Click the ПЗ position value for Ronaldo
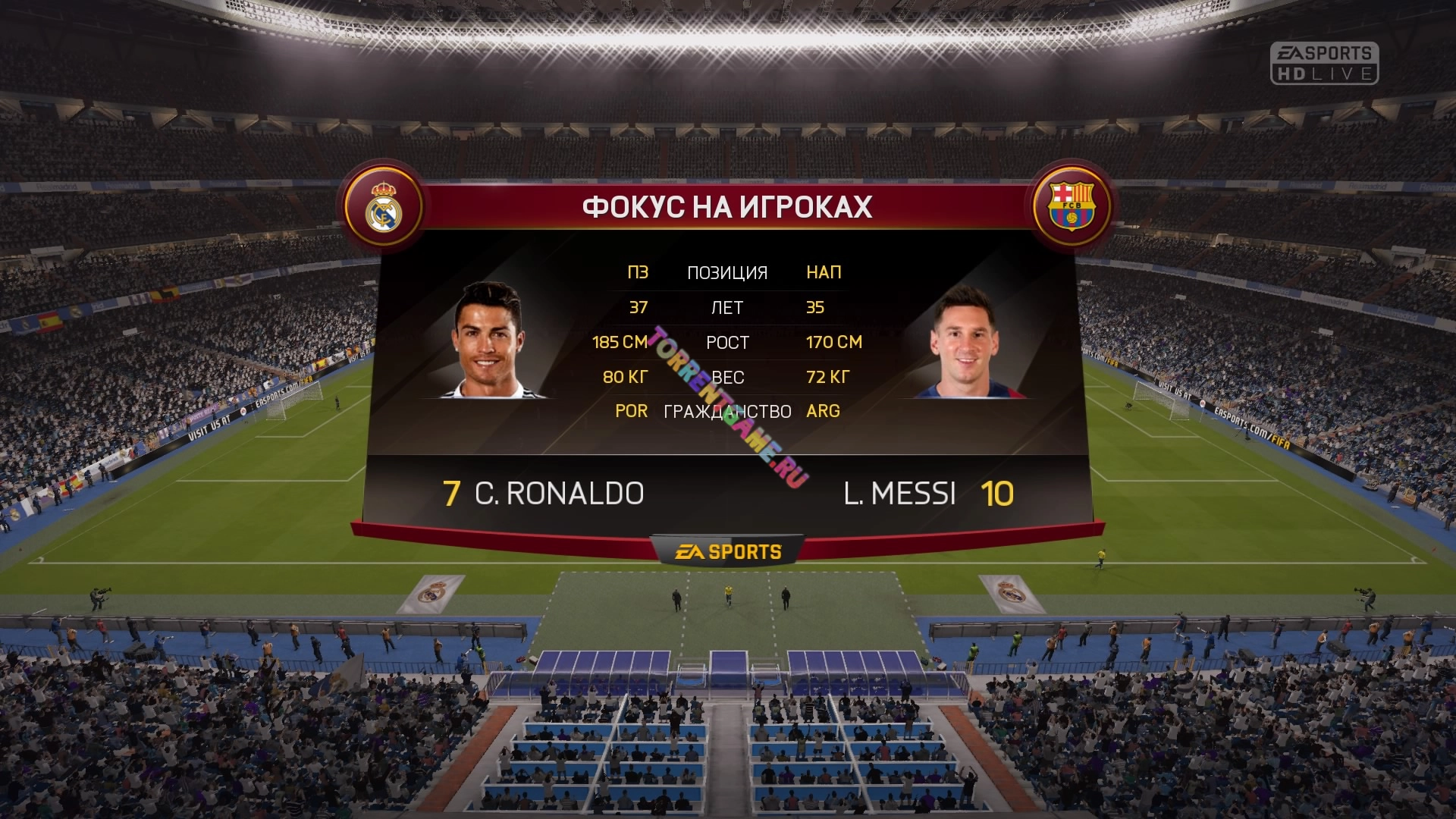Viewport: 1456px width, 819px height. [x=637, y=271]
